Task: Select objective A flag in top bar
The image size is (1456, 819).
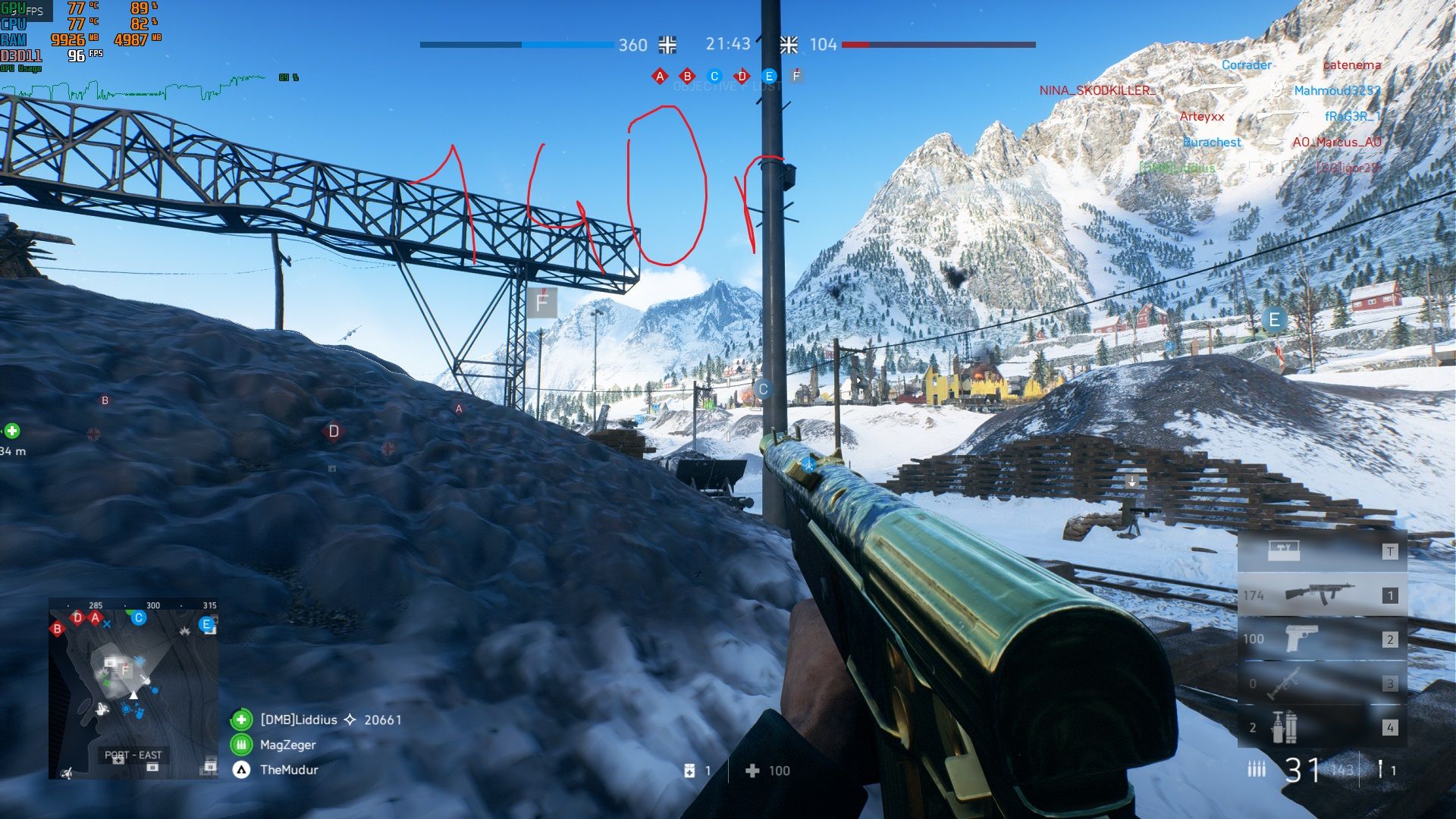Action: click(x=660, y=76)
